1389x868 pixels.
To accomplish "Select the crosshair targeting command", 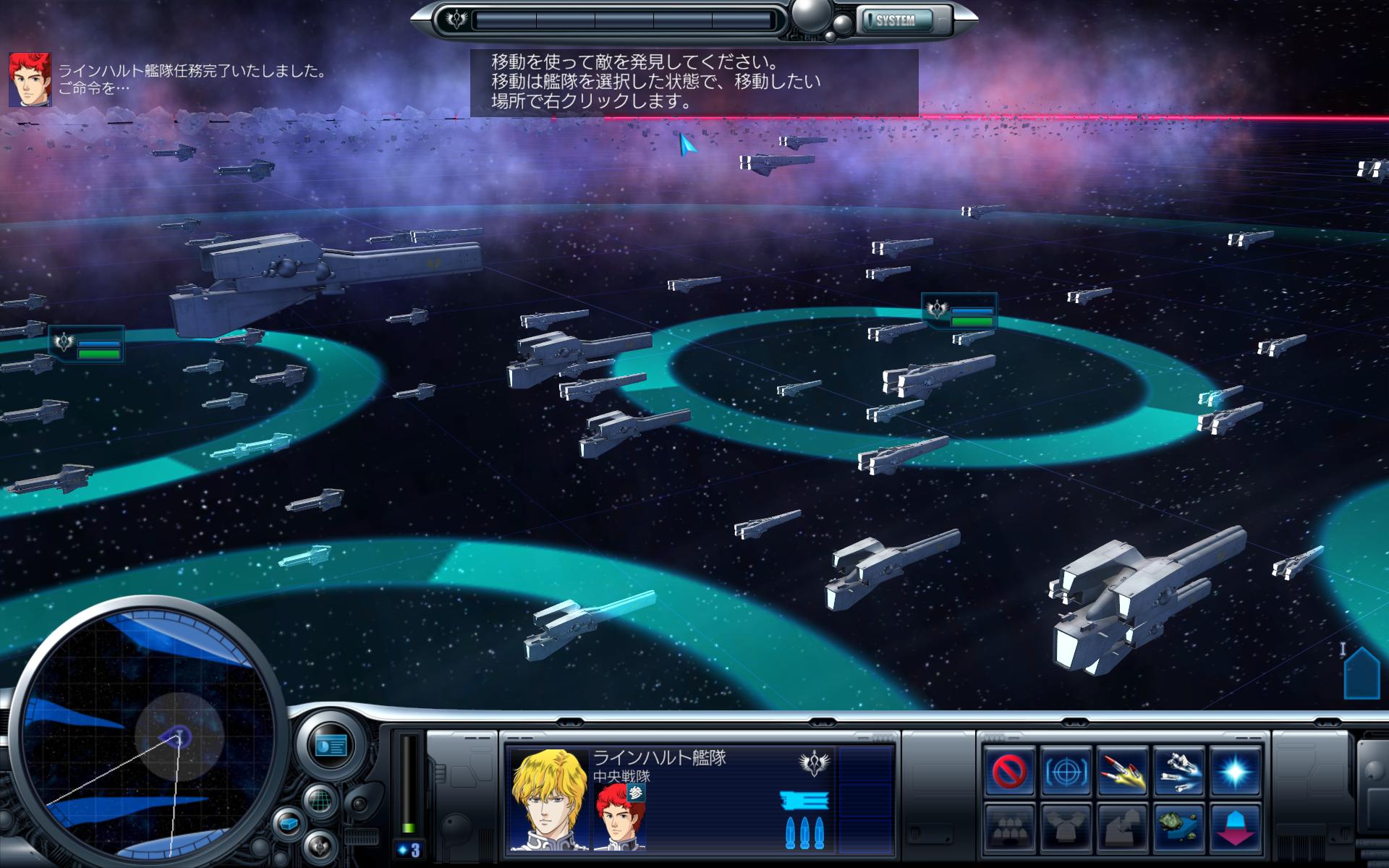I will point(1066,772).
